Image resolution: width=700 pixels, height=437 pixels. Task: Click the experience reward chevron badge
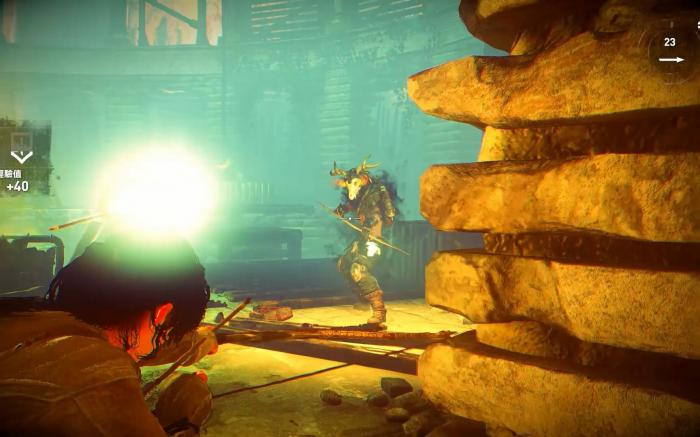(21, 156)
